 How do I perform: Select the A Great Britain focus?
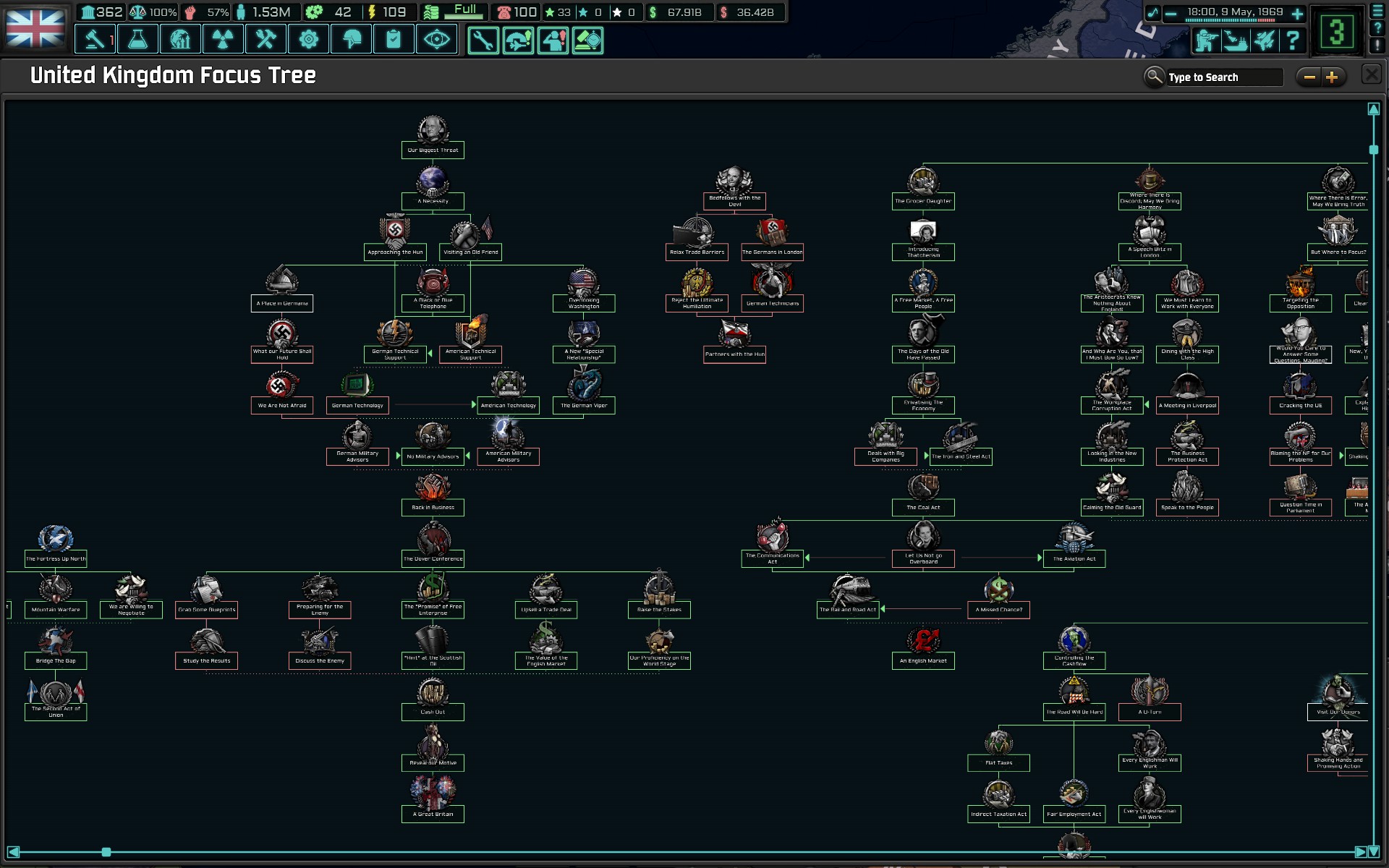(x=432, y=796)
